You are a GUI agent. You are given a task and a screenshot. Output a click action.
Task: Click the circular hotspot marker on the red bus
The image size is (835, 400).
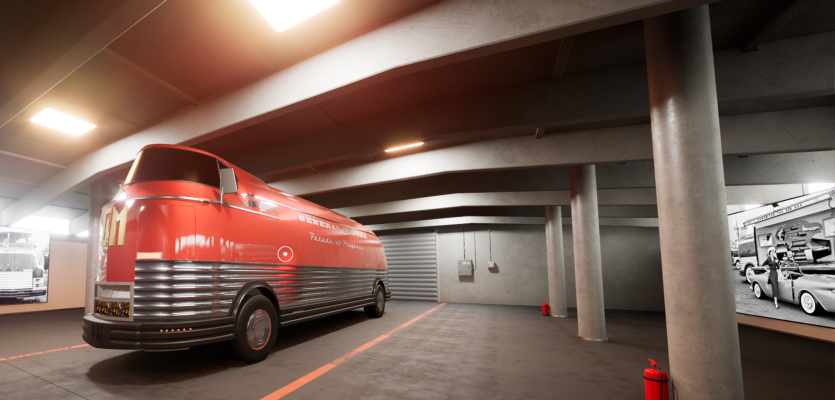[285, 254]
